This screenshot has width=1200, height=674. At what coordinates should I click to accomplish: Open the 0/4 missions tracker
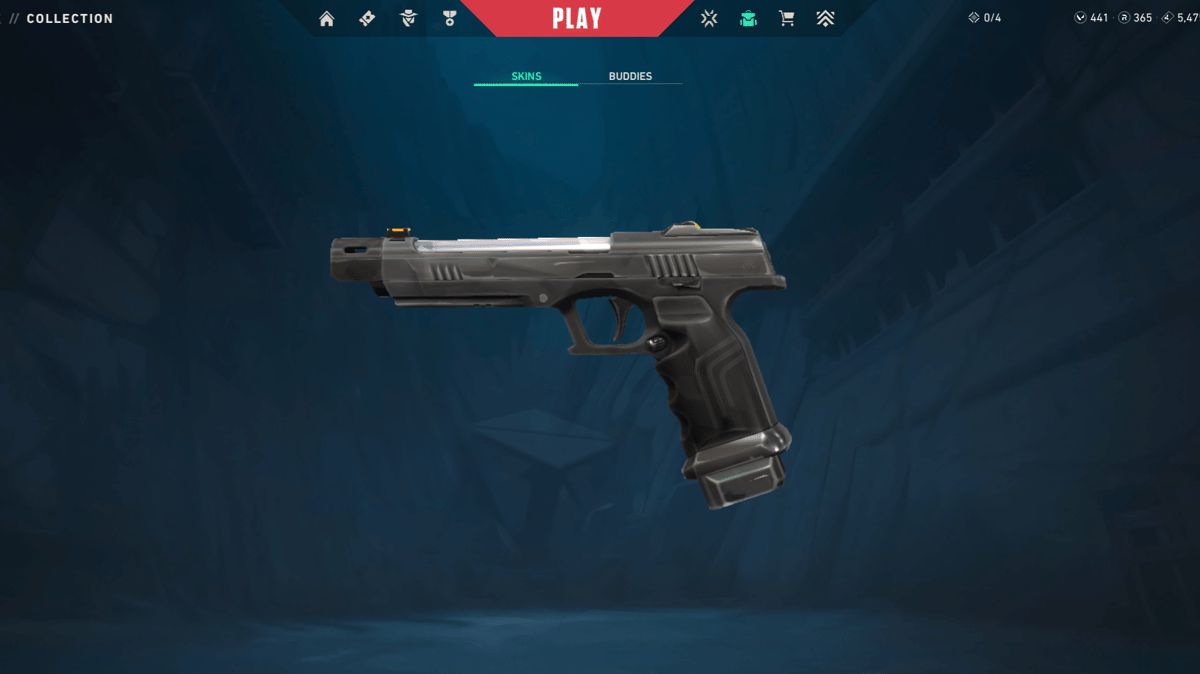point(985,18)
